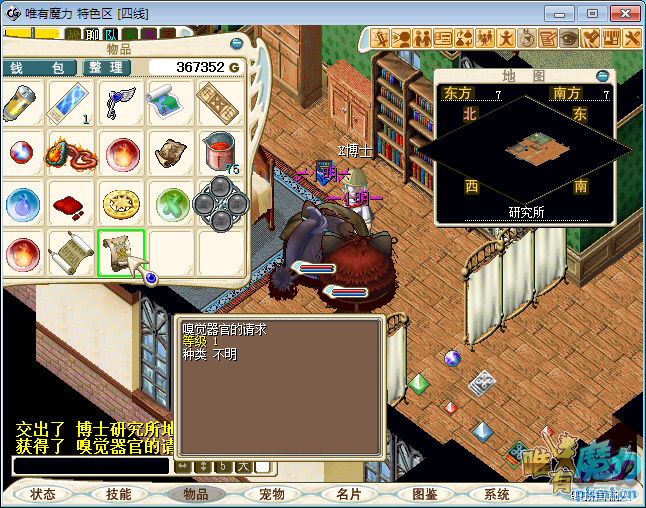The image size is (646, 508).
Task: Minimize the 地图 map panel
Action: coord(602,75)
